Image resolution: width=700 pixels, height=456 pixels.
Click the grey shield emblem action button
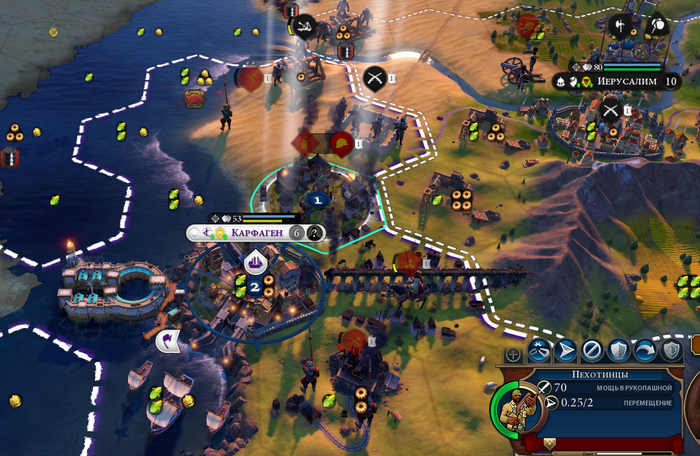[670, 350]
